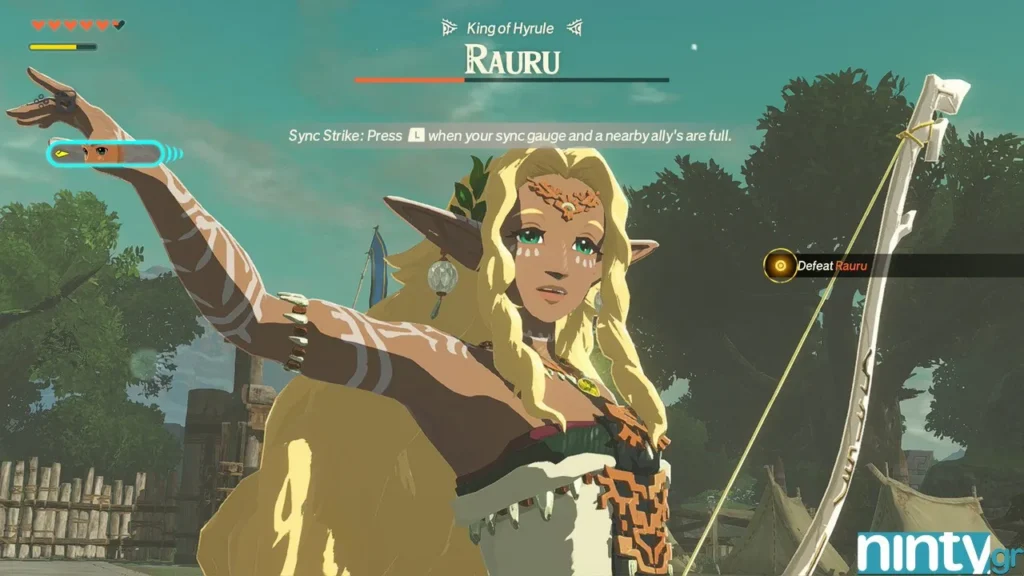Select the Defeat Rauru objective tracker

[830, 266]
